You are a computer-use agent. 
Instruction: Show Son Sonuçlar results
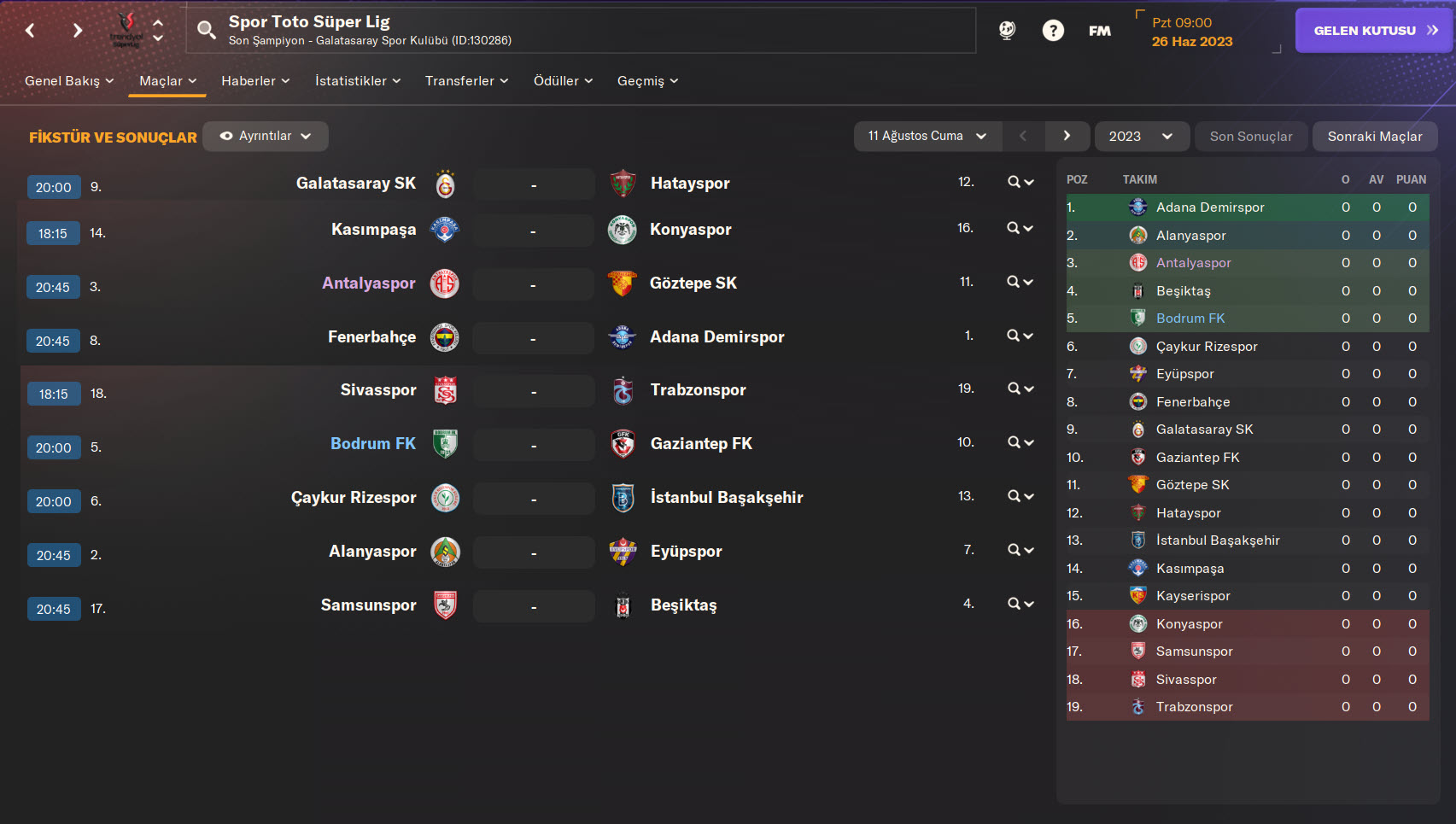(x=1250, y=137)
